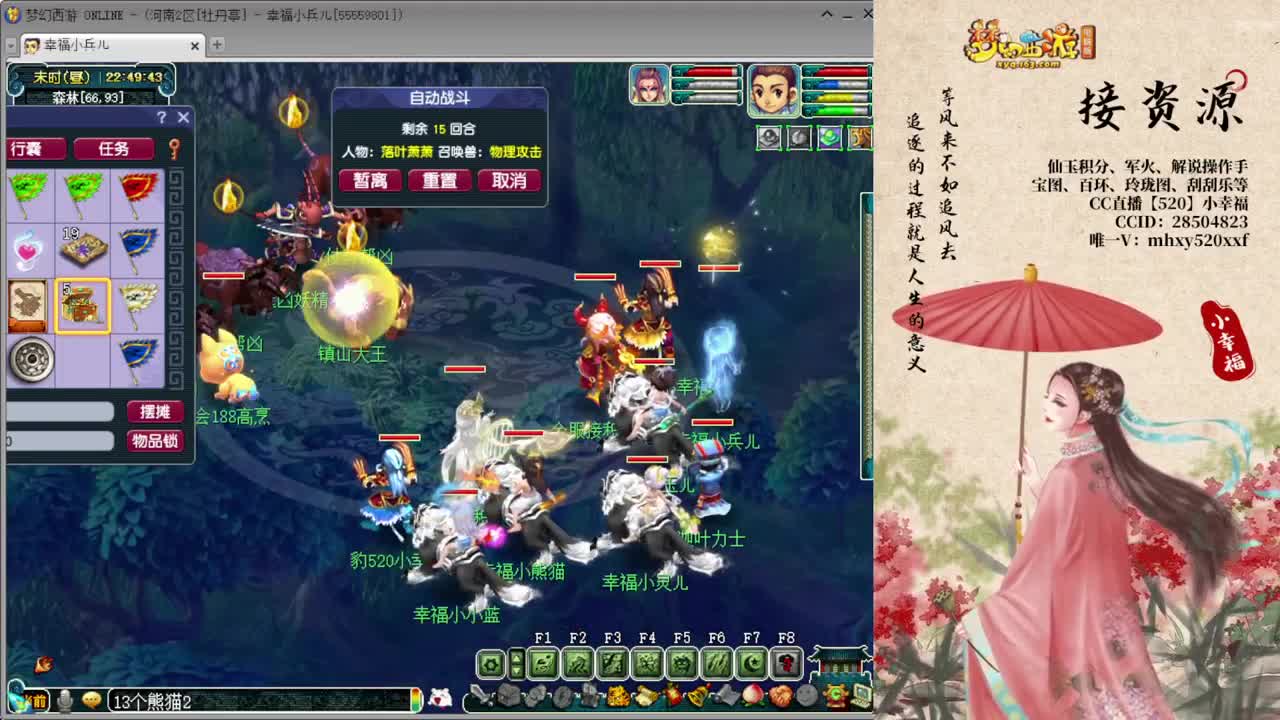Image resolution: width=1280 pixels, height=720 pixels.
Task: Collapse the game window with the chevron
Action: coord(826,14)
